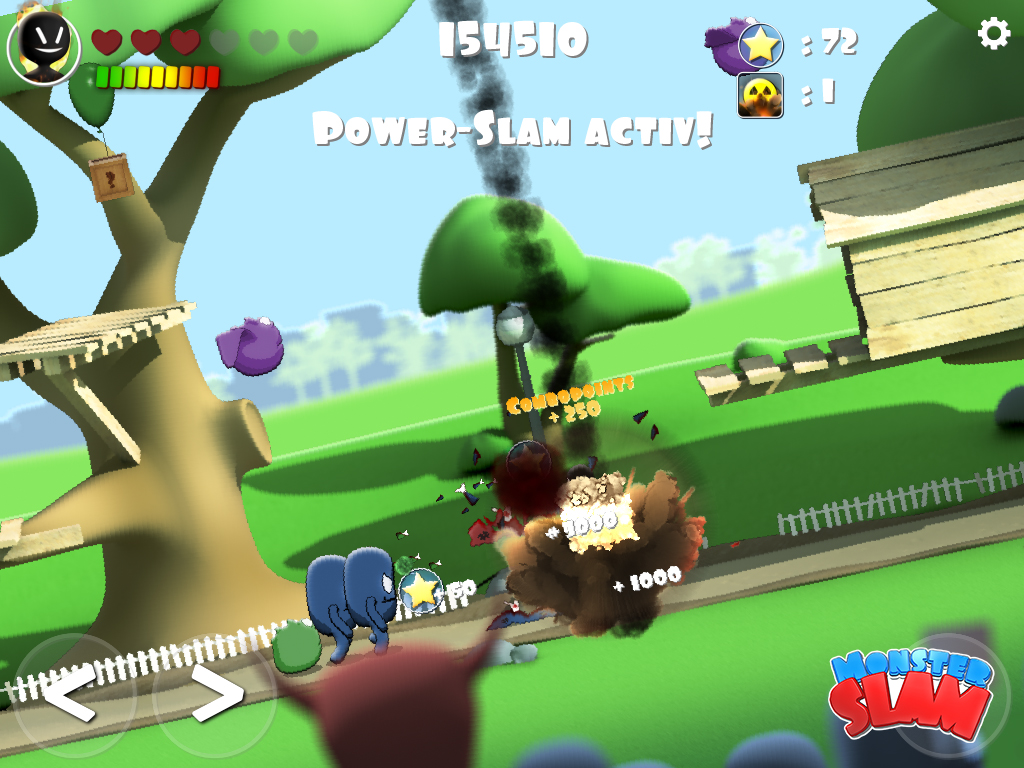1024x768 pixels.
Task: Click the black character portrait
Action: pos(44,46)
